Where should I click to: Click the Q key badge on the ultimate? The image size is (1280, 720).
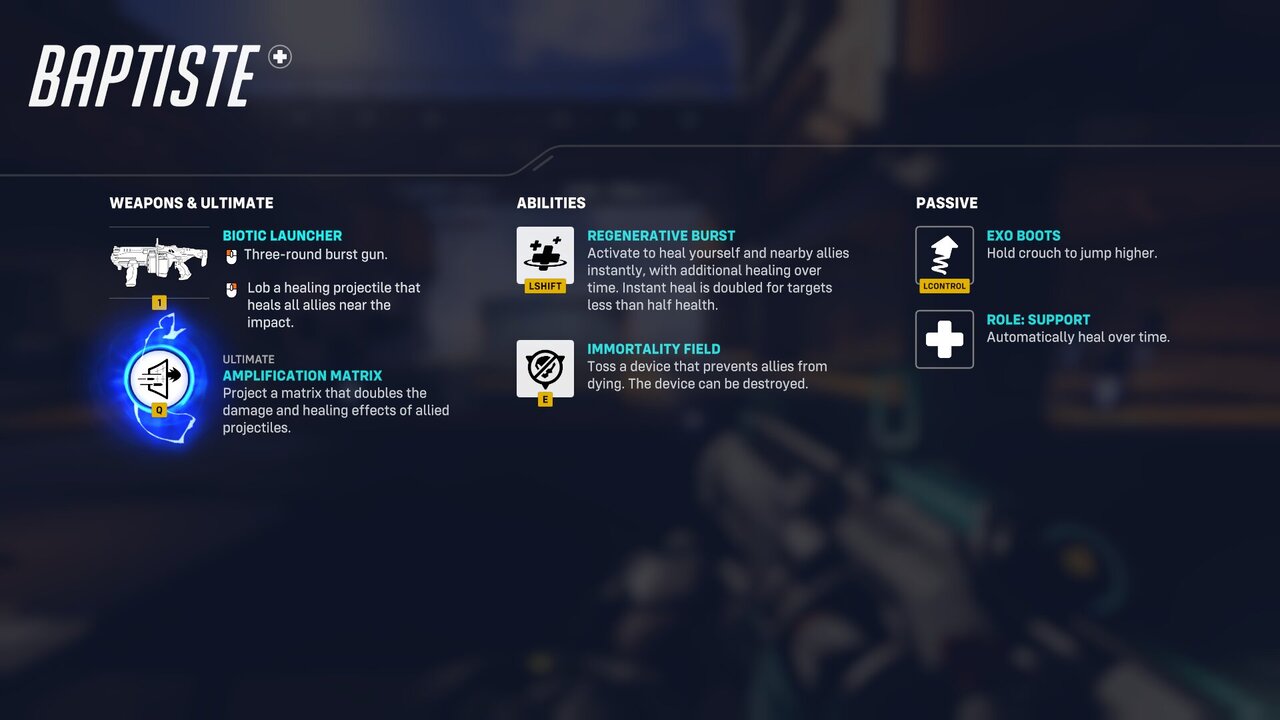pos(158,408)
